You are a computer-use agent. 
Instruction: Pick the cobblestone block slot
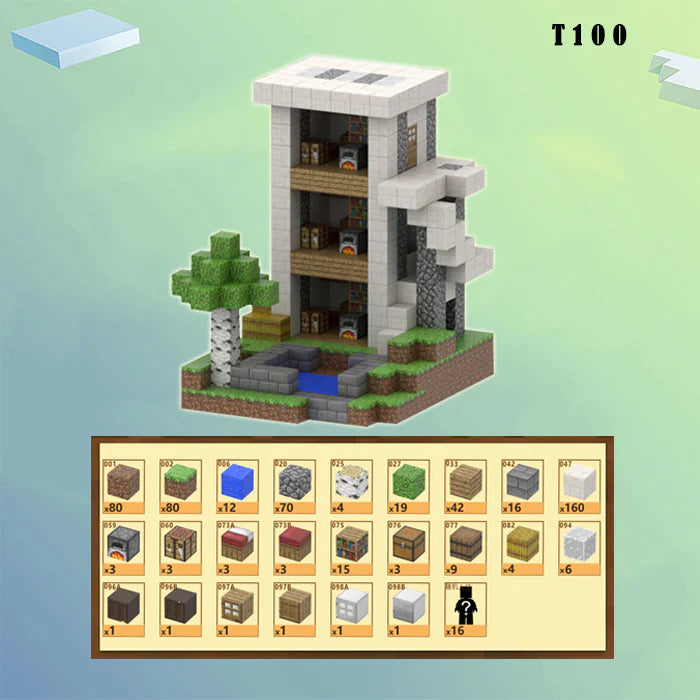[x=293, y=484]
